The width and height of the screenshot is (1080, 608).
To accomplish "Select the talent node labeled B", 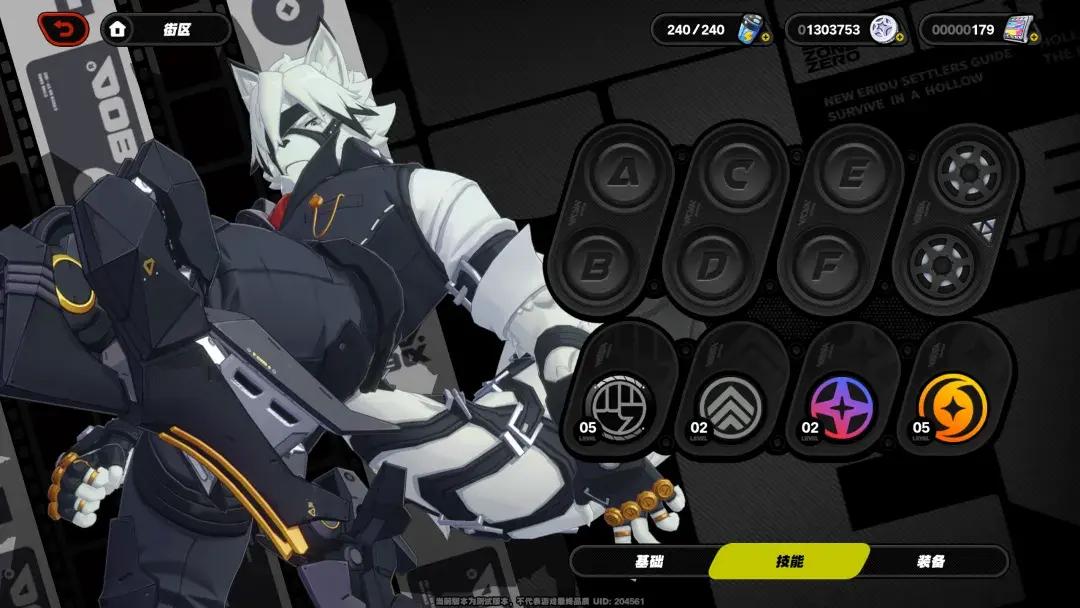I will [597, 265].
